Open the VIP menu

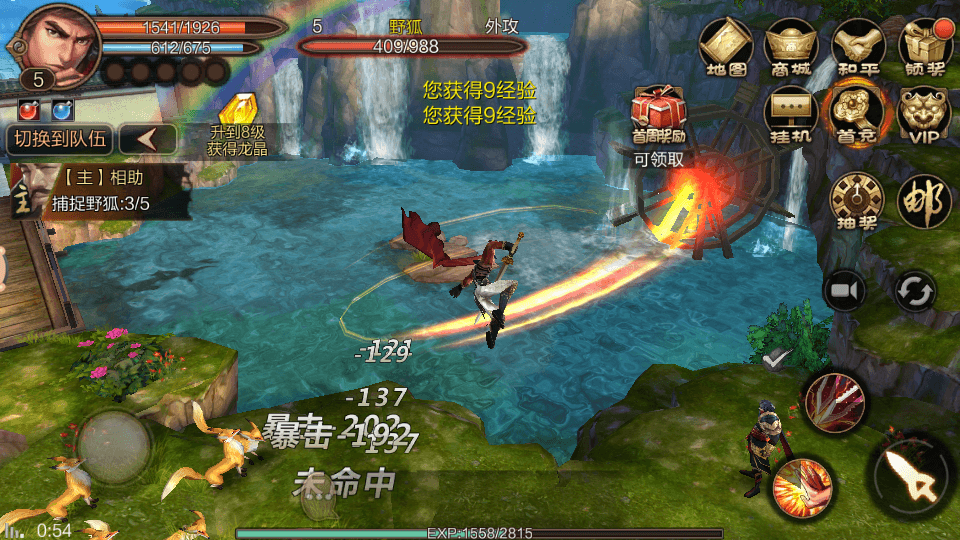(x=925, y=113)
